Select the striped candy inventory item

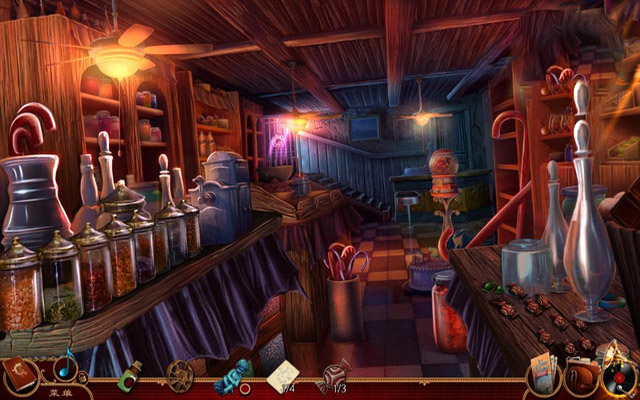click(334, 377)
